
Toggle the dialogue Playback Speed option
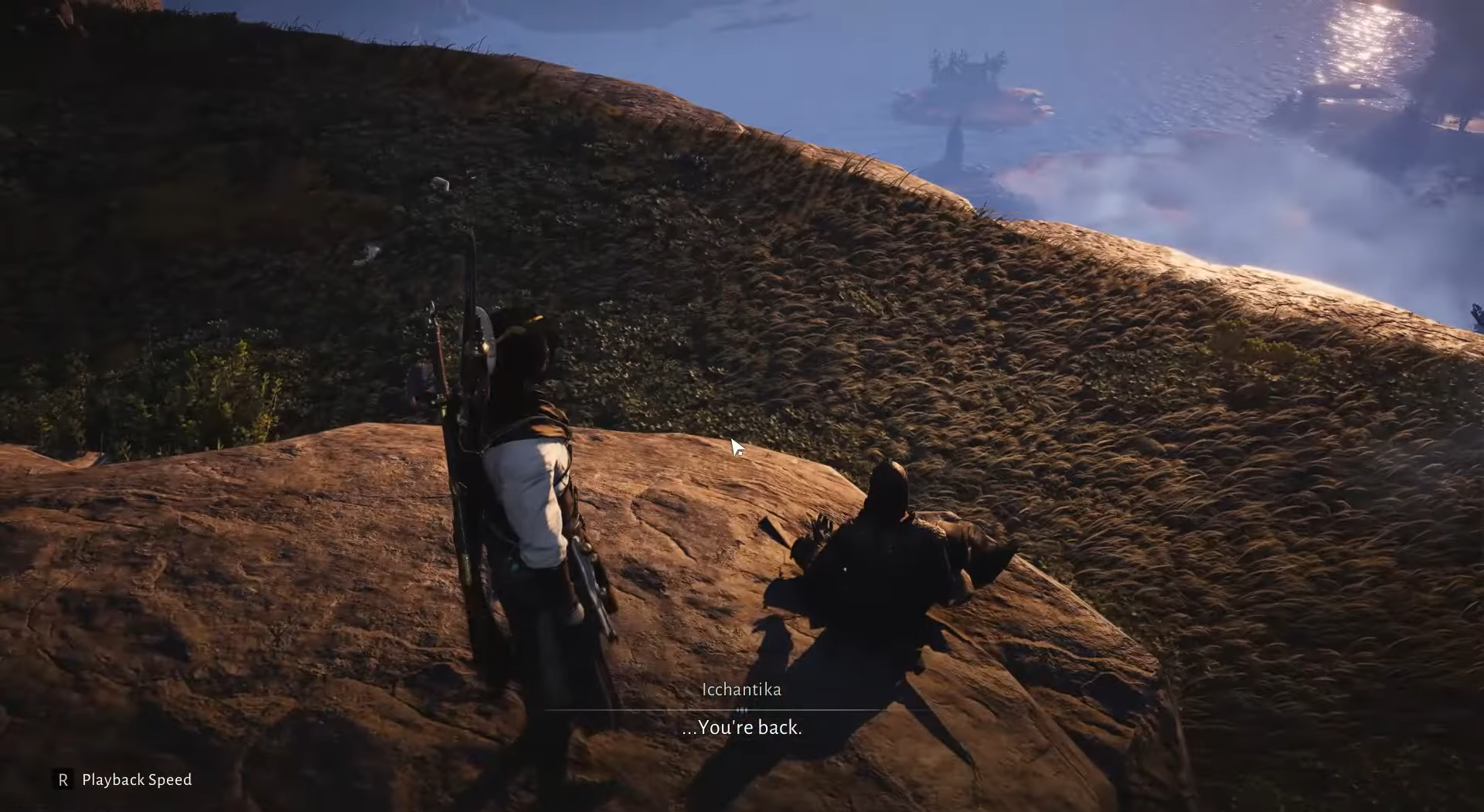[124, 780]
